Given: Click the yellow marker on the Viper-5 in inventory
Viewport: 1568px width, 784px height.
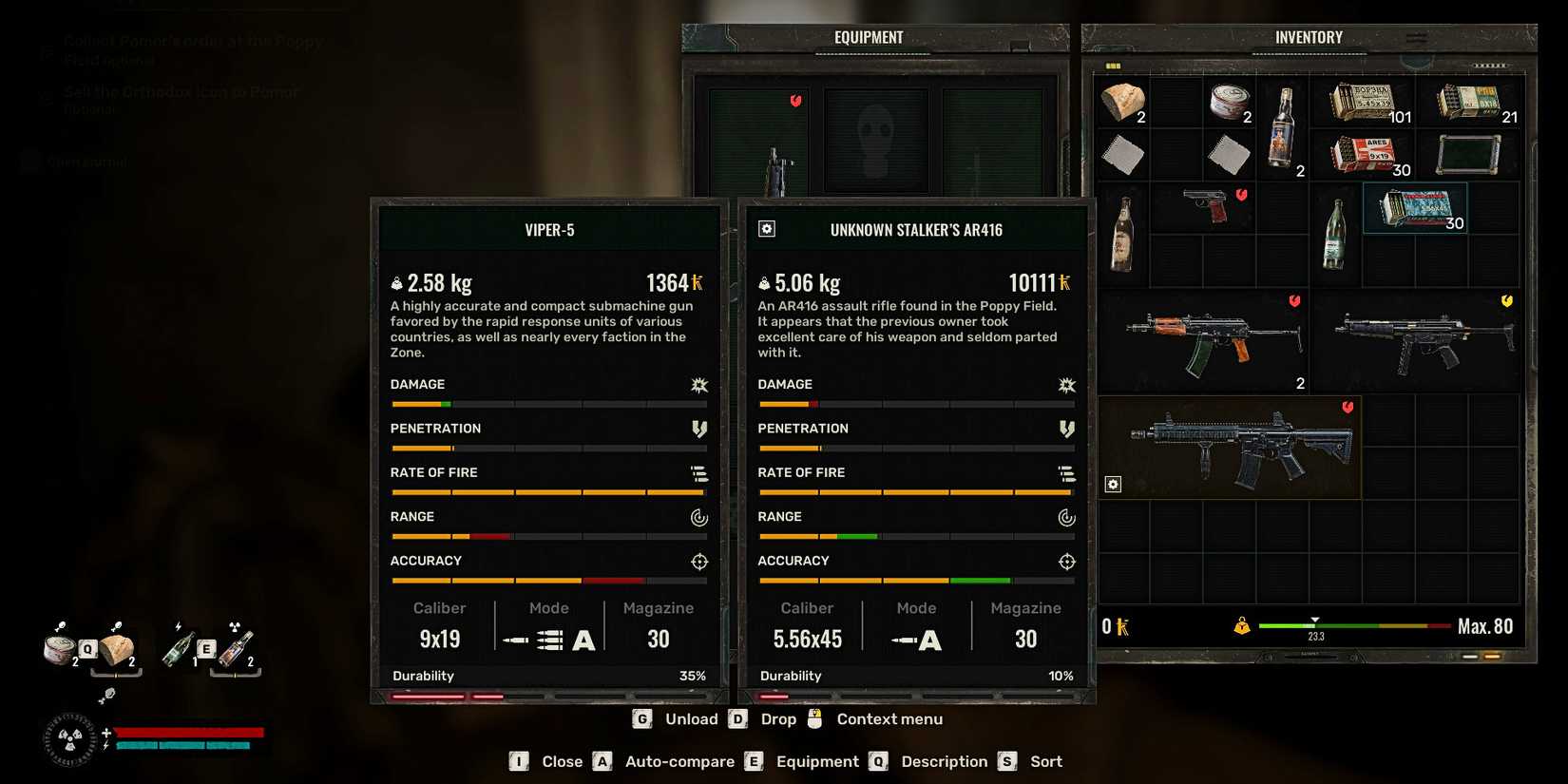Looking at the screenshot, I should (1505, 302).
